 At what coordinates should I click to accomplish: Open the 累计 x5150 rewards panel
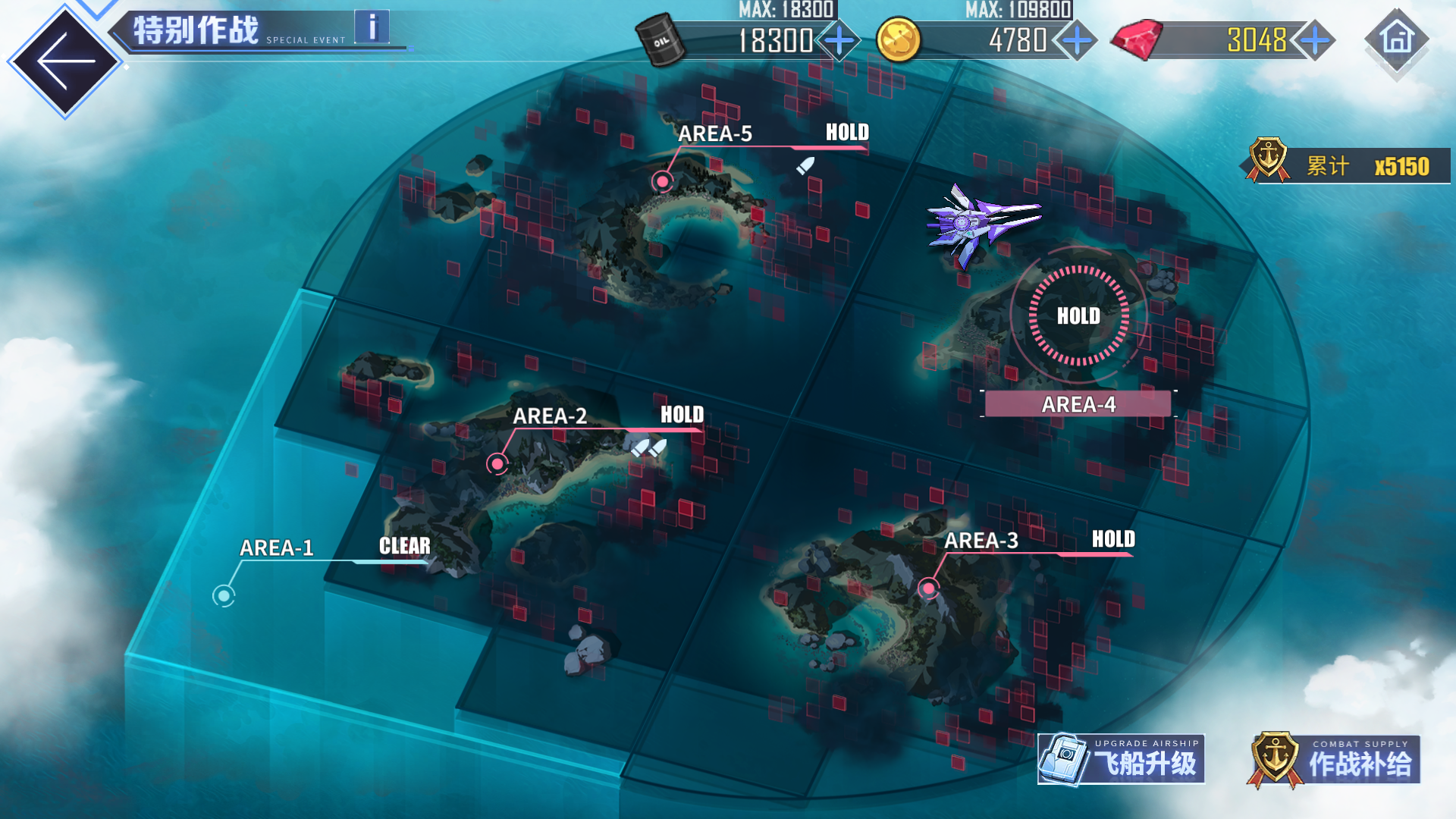click(x=1348, y=165)
